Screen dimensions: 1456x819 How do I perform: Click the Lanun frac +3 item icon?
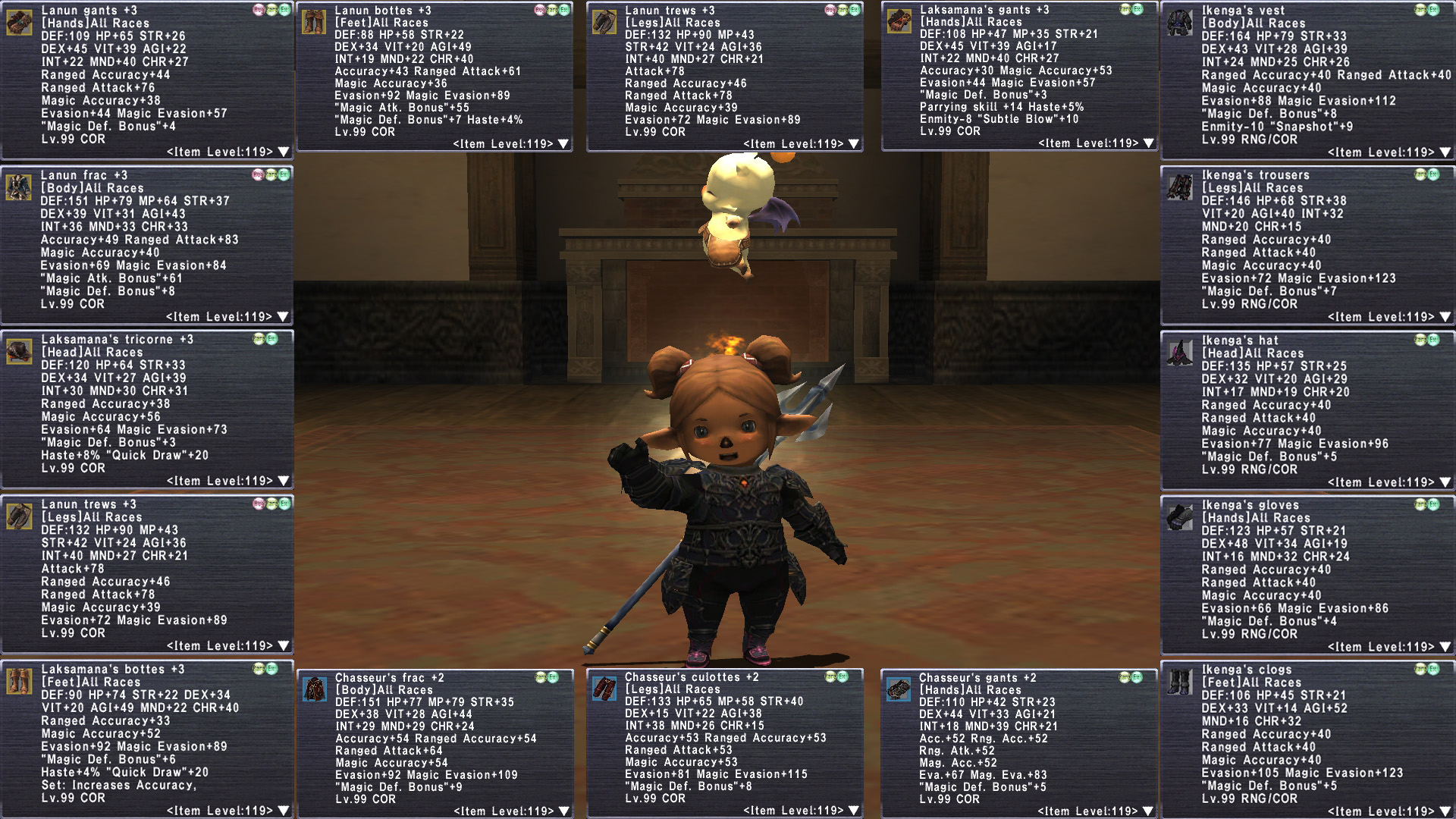pyautogui.click(x=19, y=187)
